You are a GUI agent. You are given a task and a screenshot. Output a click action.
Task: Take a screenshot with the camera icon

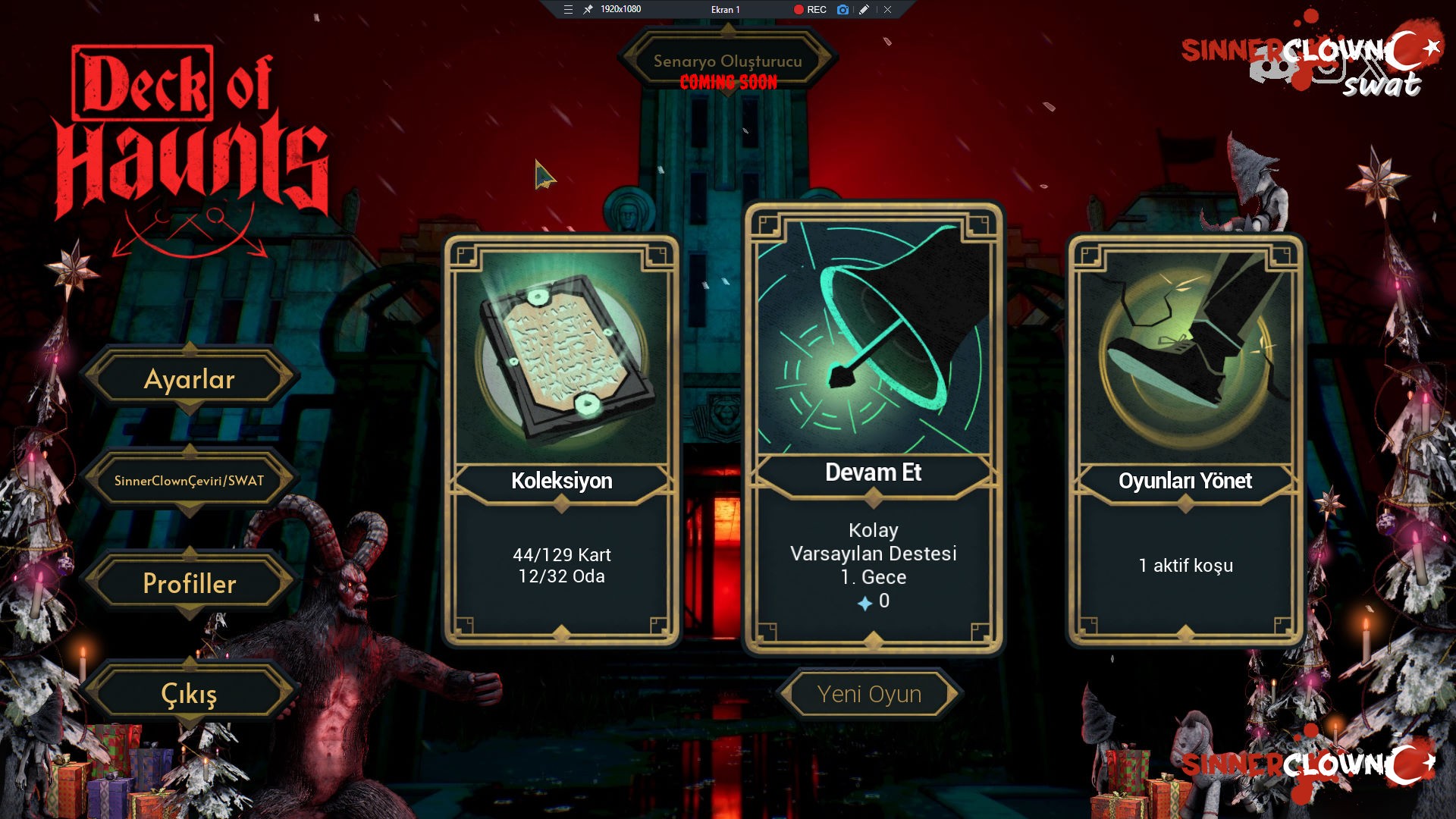click(843, 10)
